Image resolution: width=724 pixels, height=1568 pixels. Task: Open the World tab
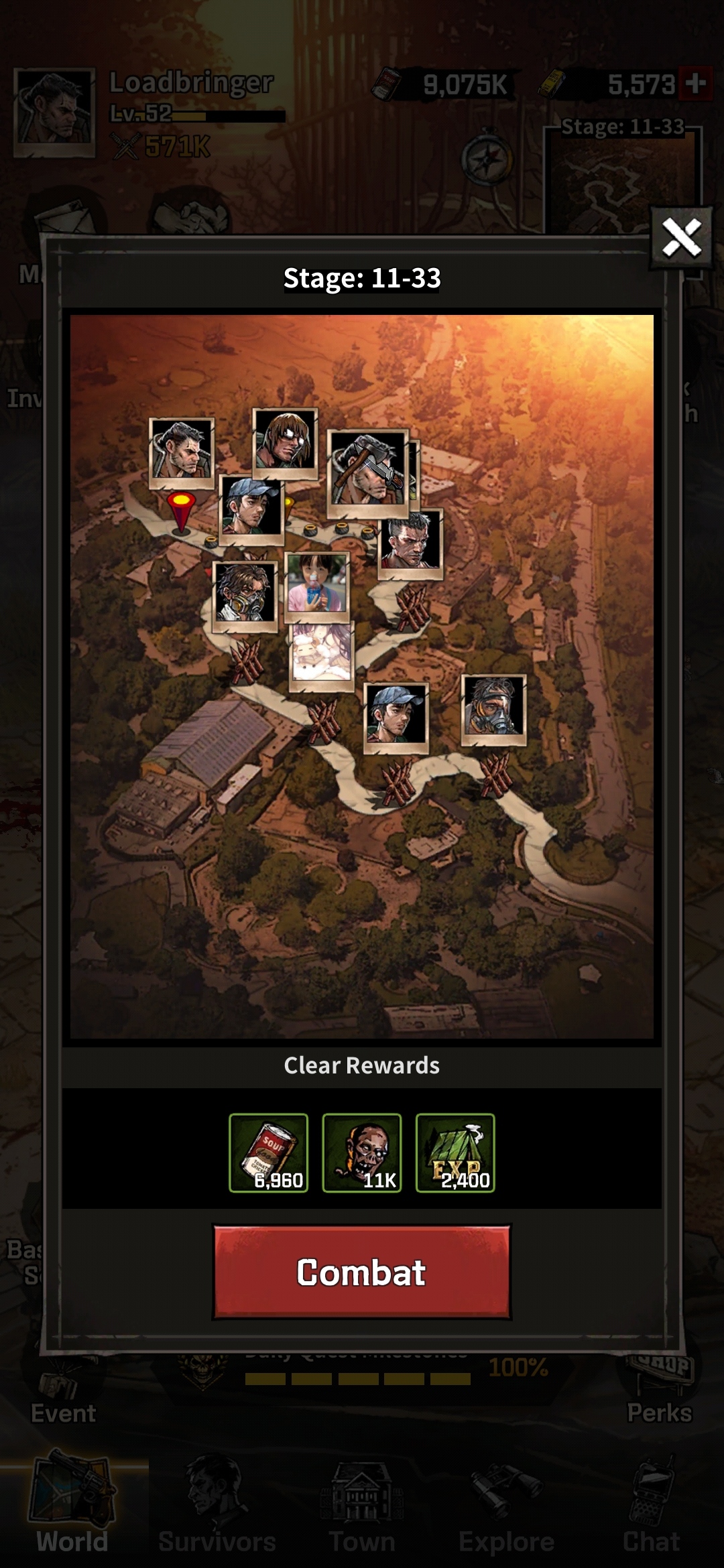(72, 1508)
